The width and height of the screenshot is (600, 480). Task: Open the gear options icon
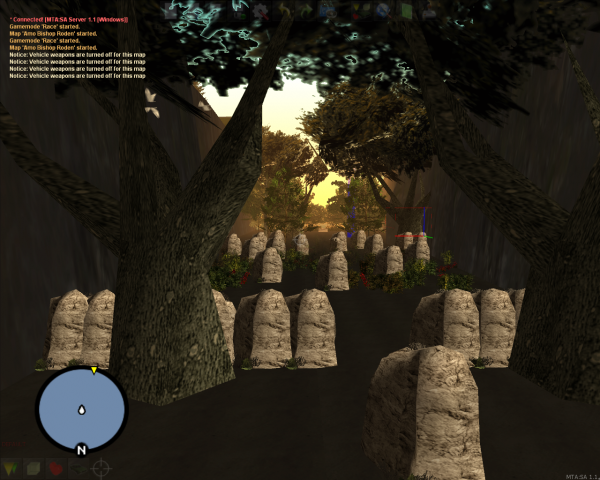[260, 10]
